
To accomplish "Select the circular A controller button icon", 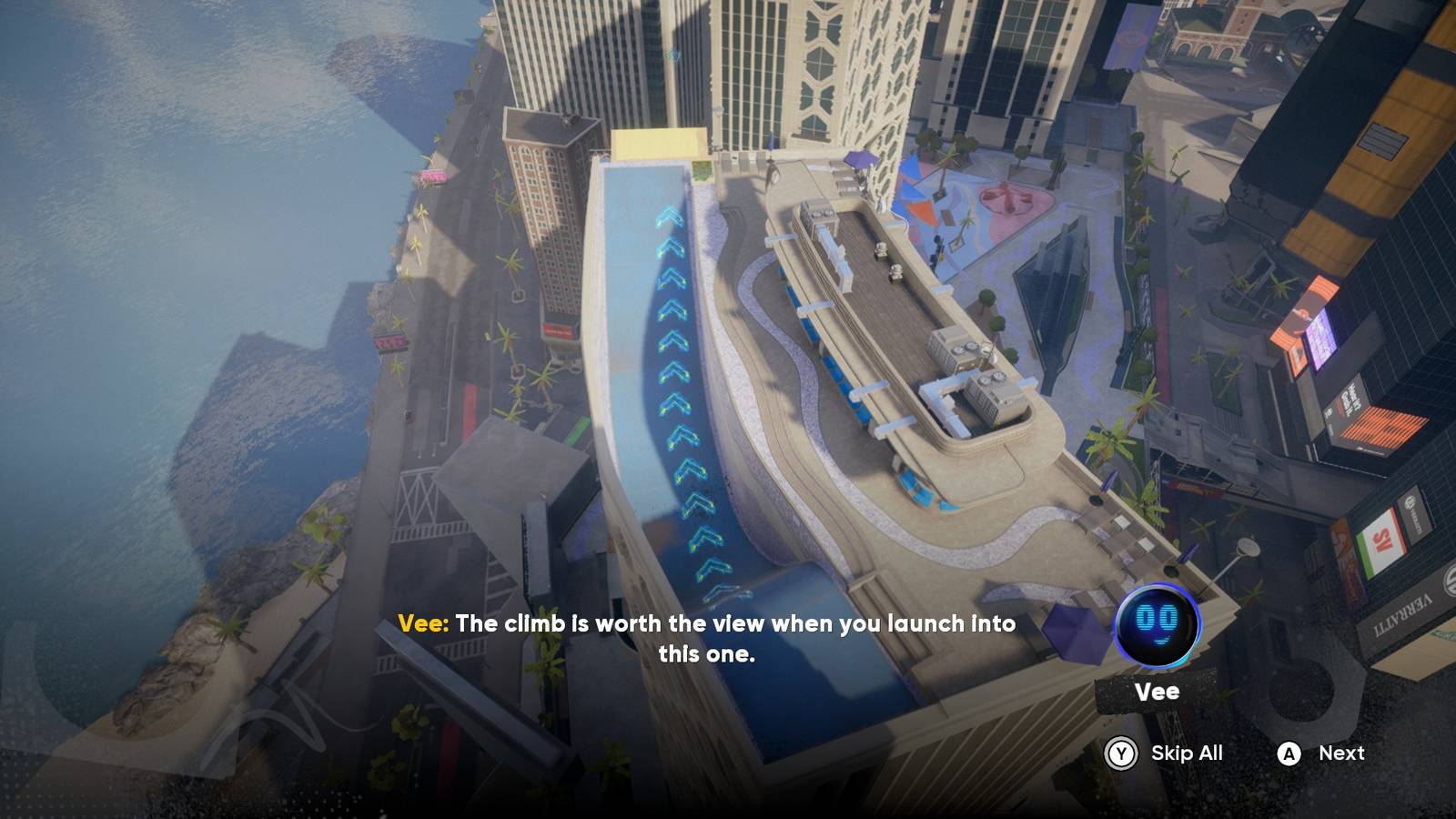I will (x=1289, y=753).
